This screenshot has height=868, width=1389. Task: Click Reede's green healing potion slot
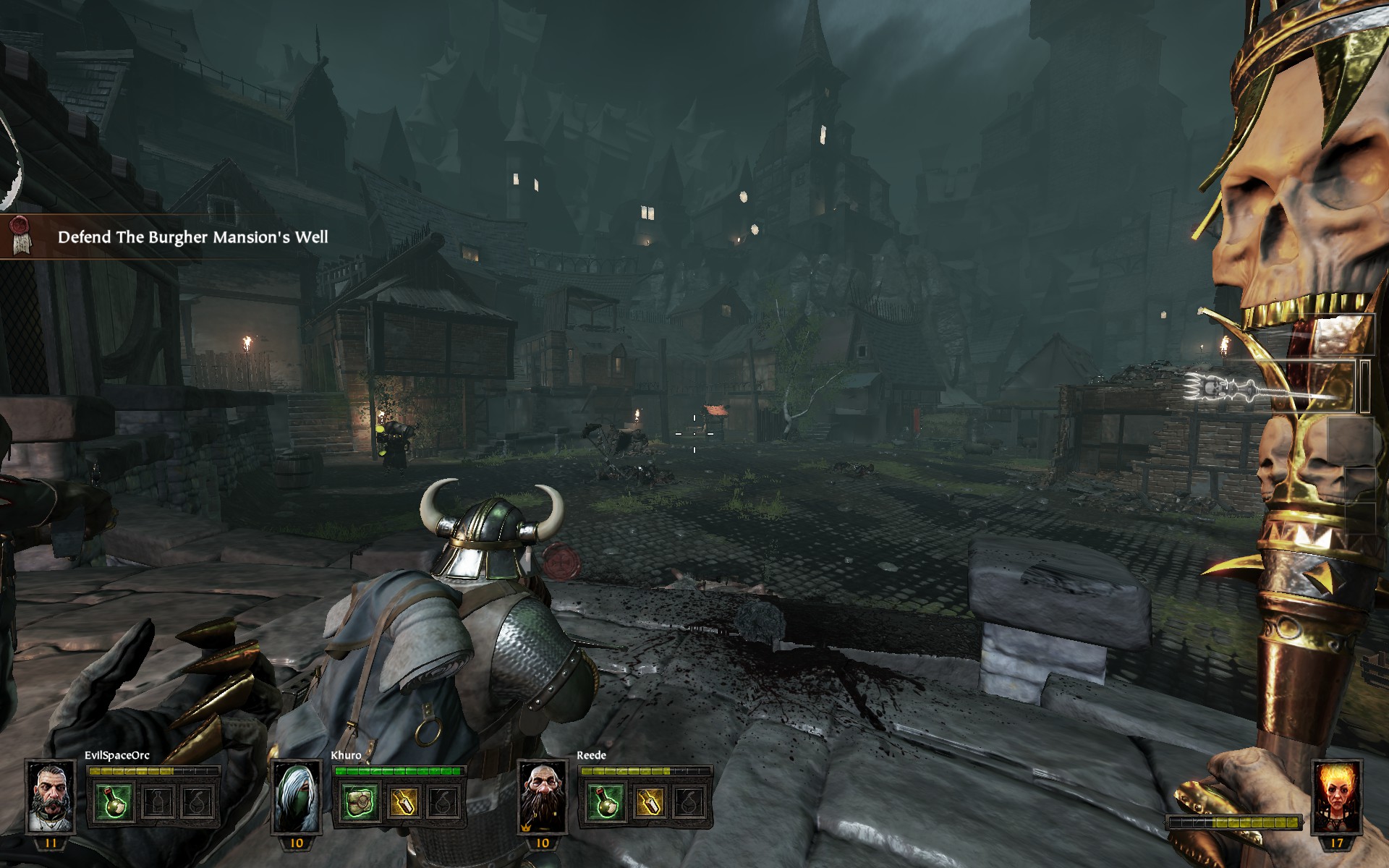coord(606,803)
